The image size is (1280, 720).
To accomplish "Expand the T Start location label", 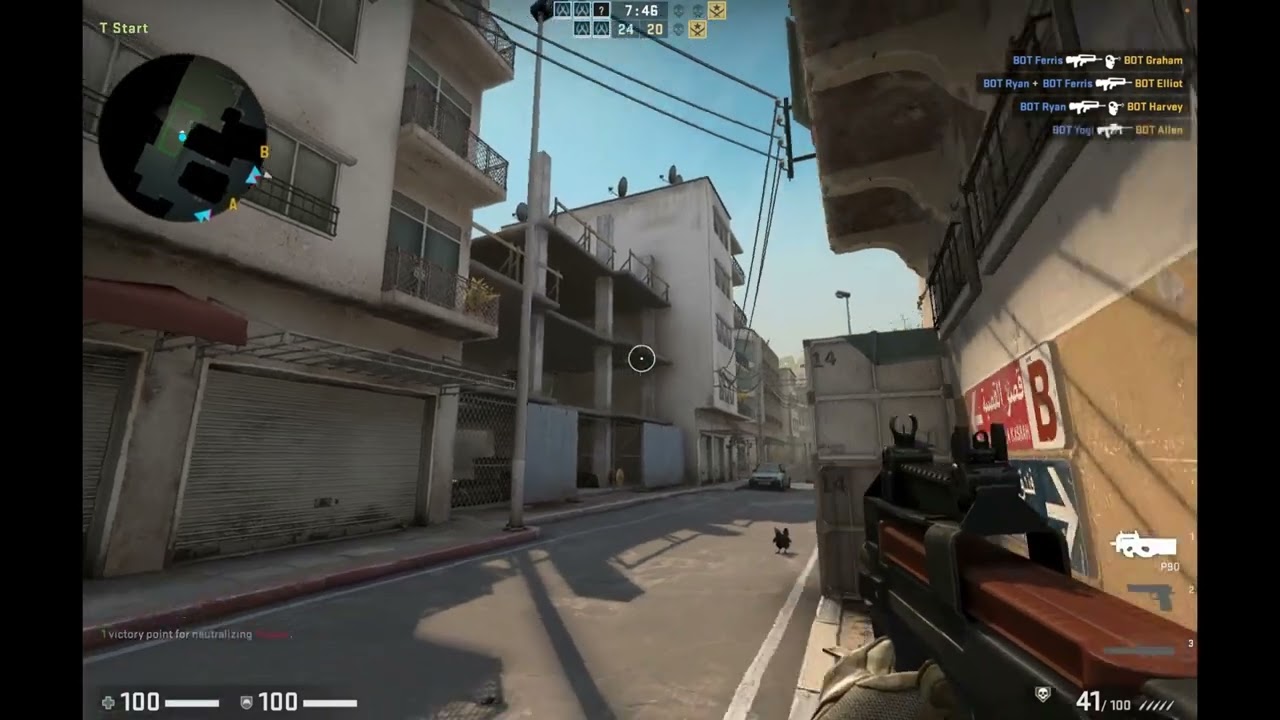I will pyautogui.click(x=122, y=28).
